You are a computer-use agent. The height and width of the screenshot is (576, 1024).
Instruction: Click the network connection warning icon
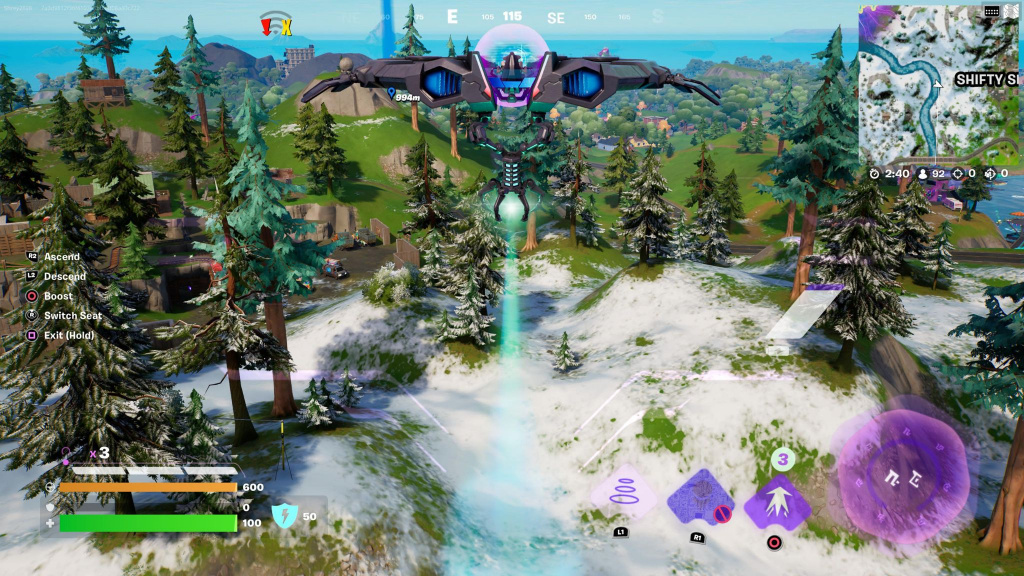(275, 24)
